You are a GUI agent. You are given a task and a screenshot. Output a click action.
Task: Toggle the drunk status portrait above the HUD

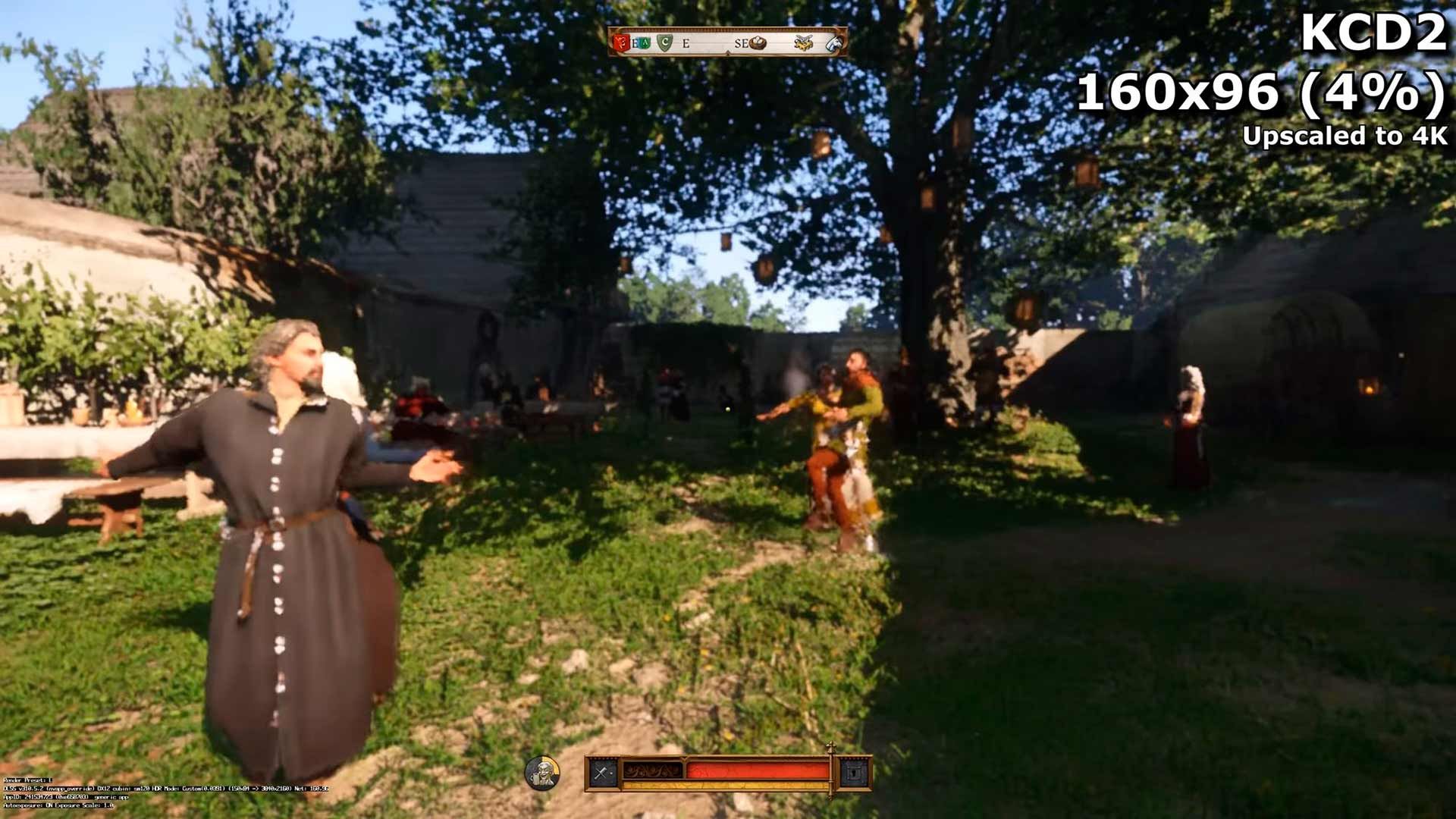click(542, 772)
